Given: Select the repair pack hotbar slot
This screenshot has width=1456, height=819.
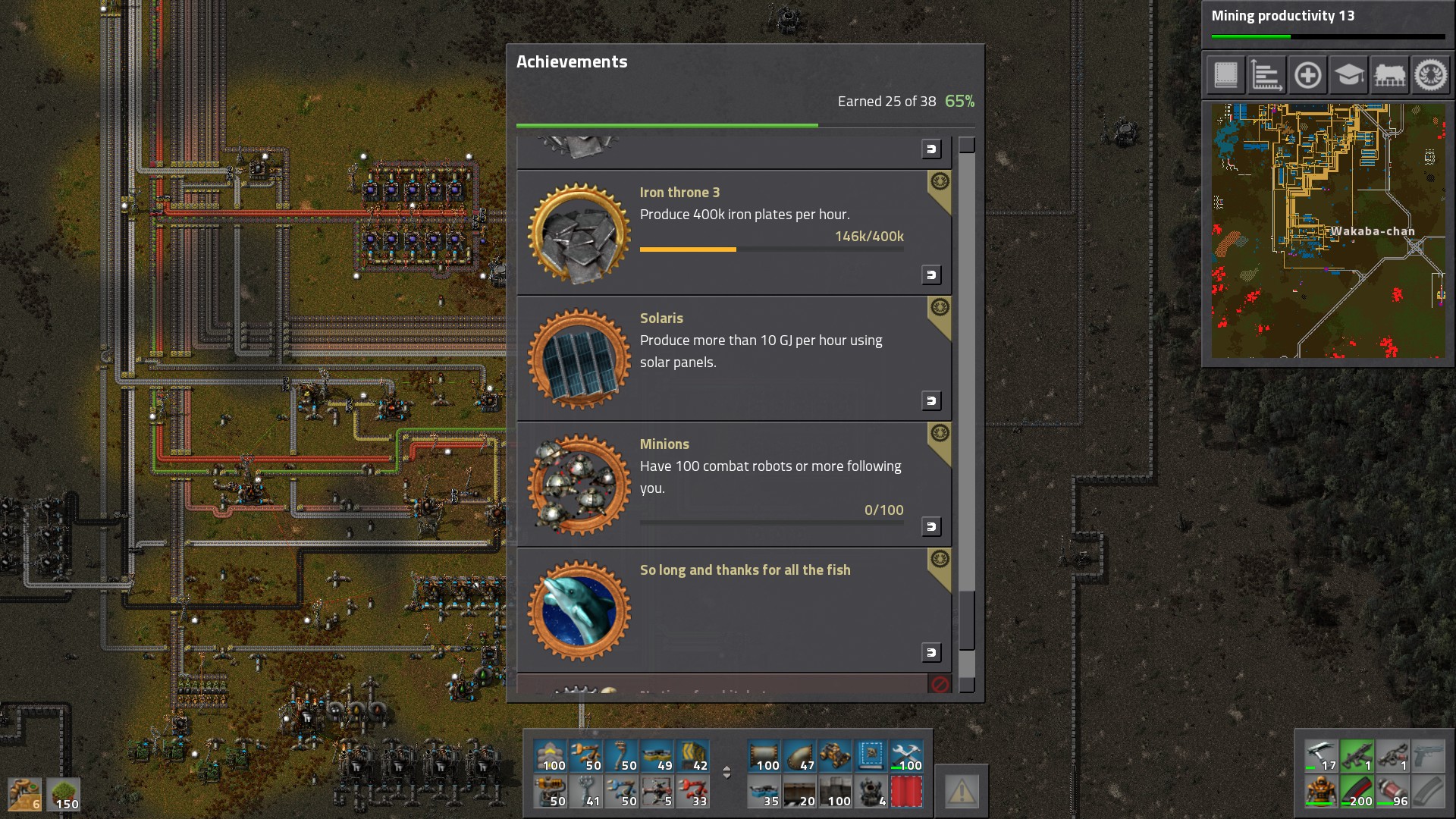Looking at the screenshot, I should [906, 756].
